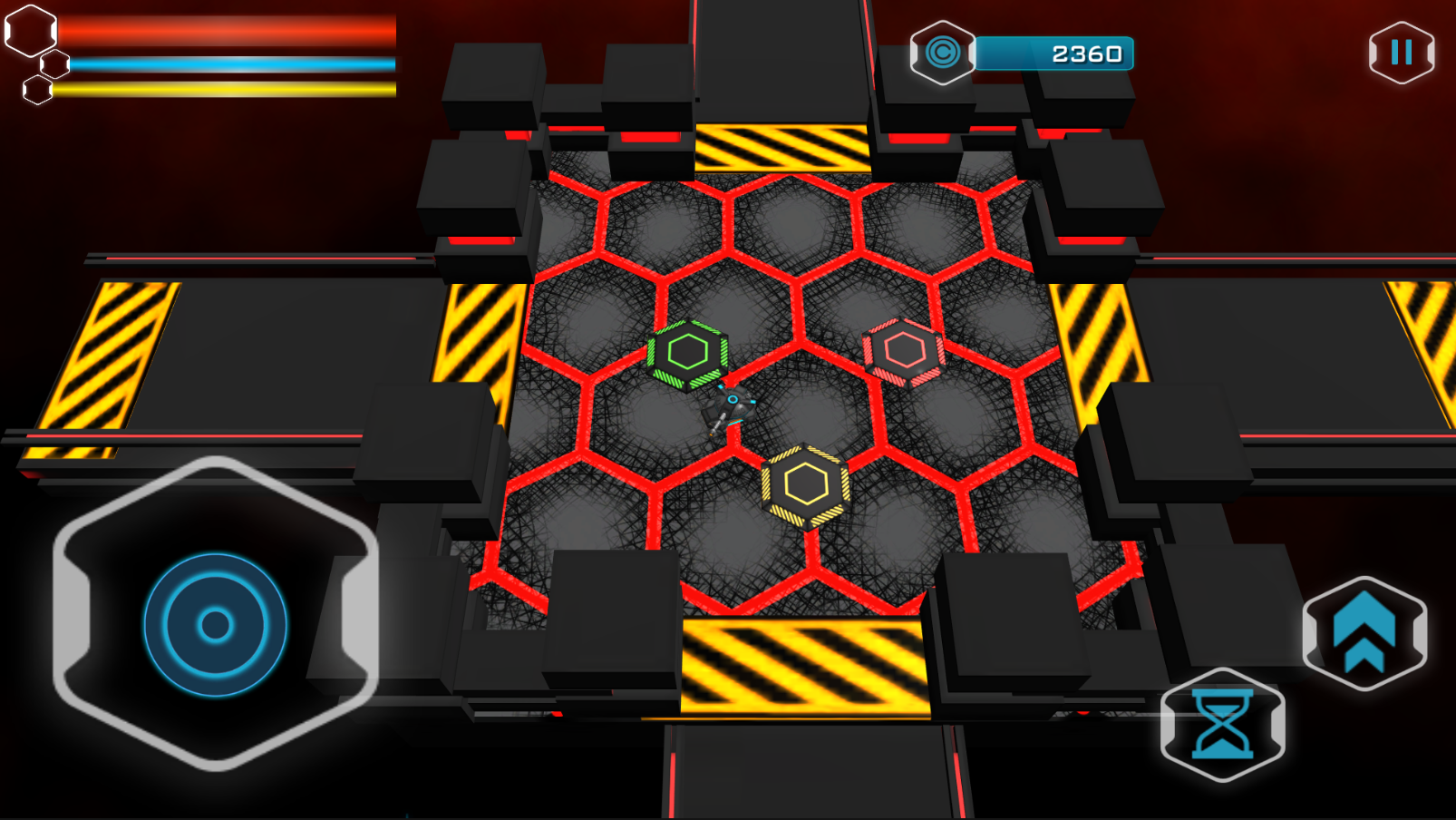The height and width of the screenshot is (820, 1456).
Task: Tap the coin counter panel
Action: tap(1055, 54)
